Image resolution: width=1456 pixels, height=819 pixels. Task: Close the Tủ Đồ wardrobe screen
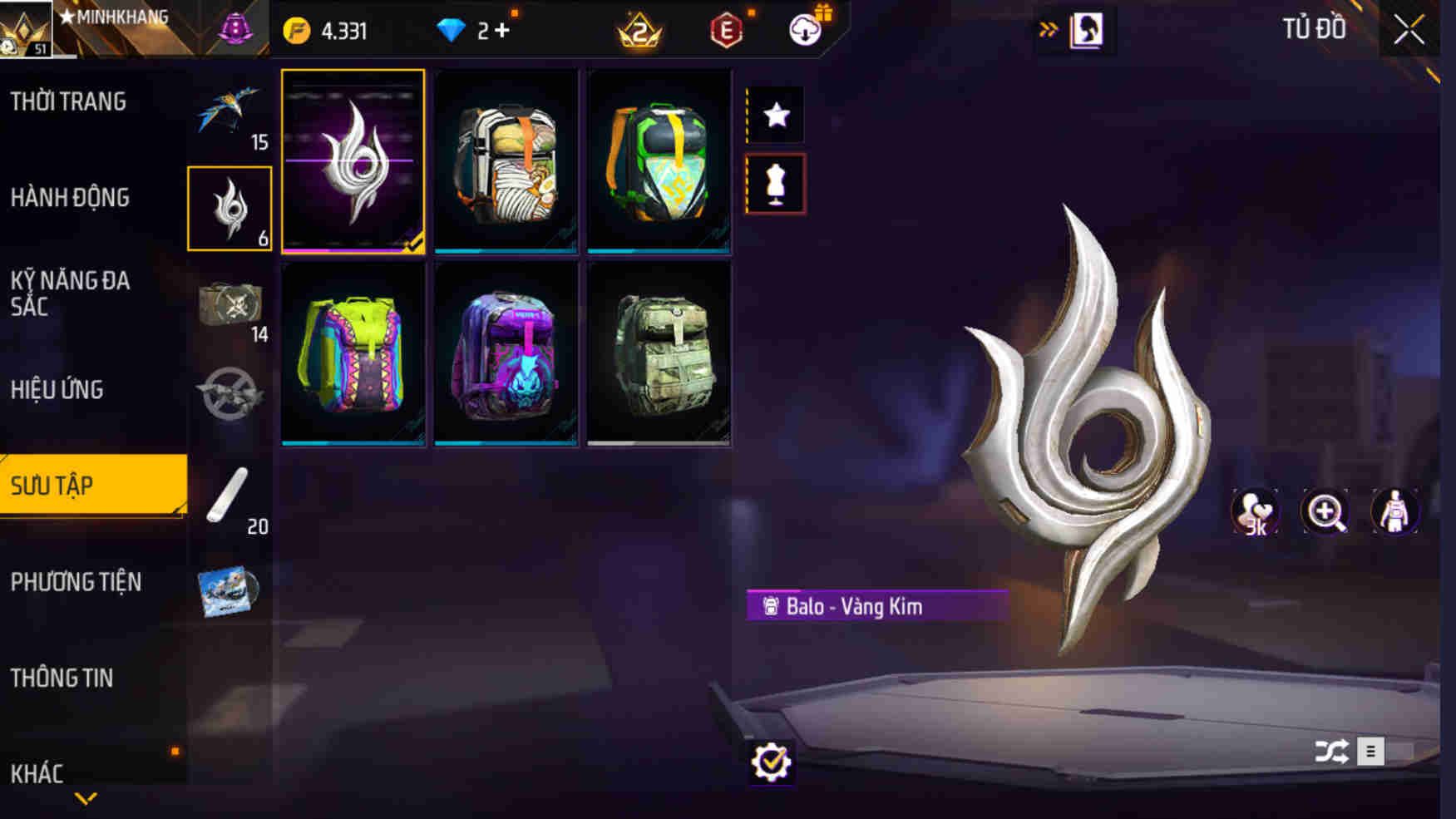point(1409,31)
